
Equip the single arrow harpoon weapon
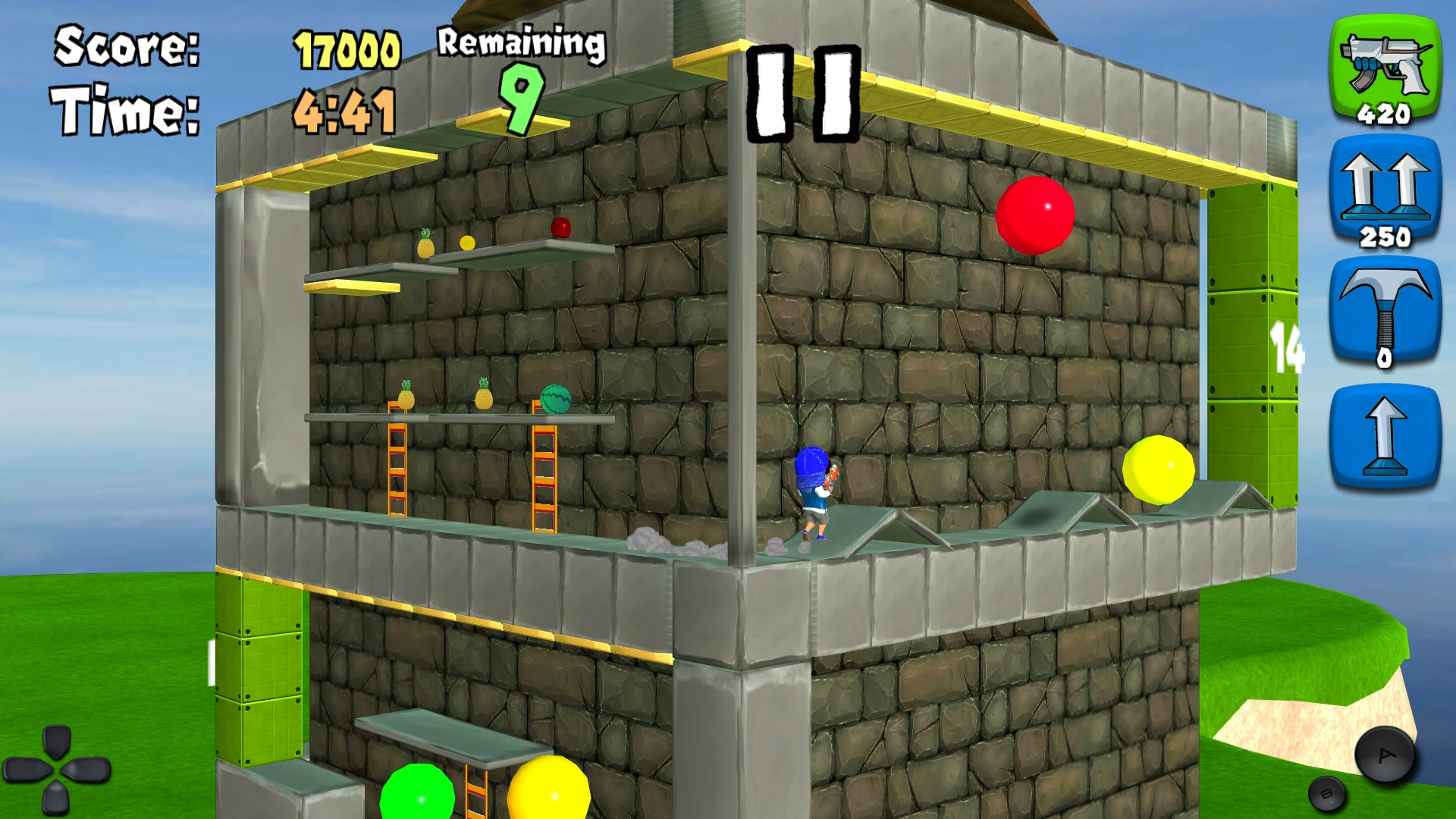(1385, 436)
